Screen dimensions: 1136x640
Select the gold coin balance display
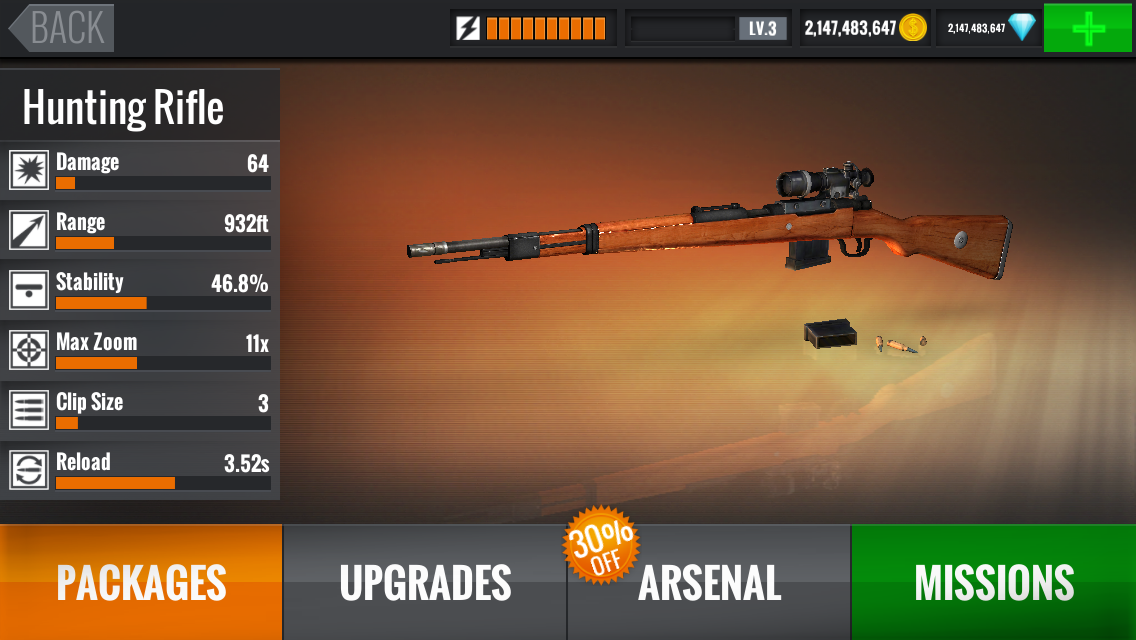(x=865, y=28)
